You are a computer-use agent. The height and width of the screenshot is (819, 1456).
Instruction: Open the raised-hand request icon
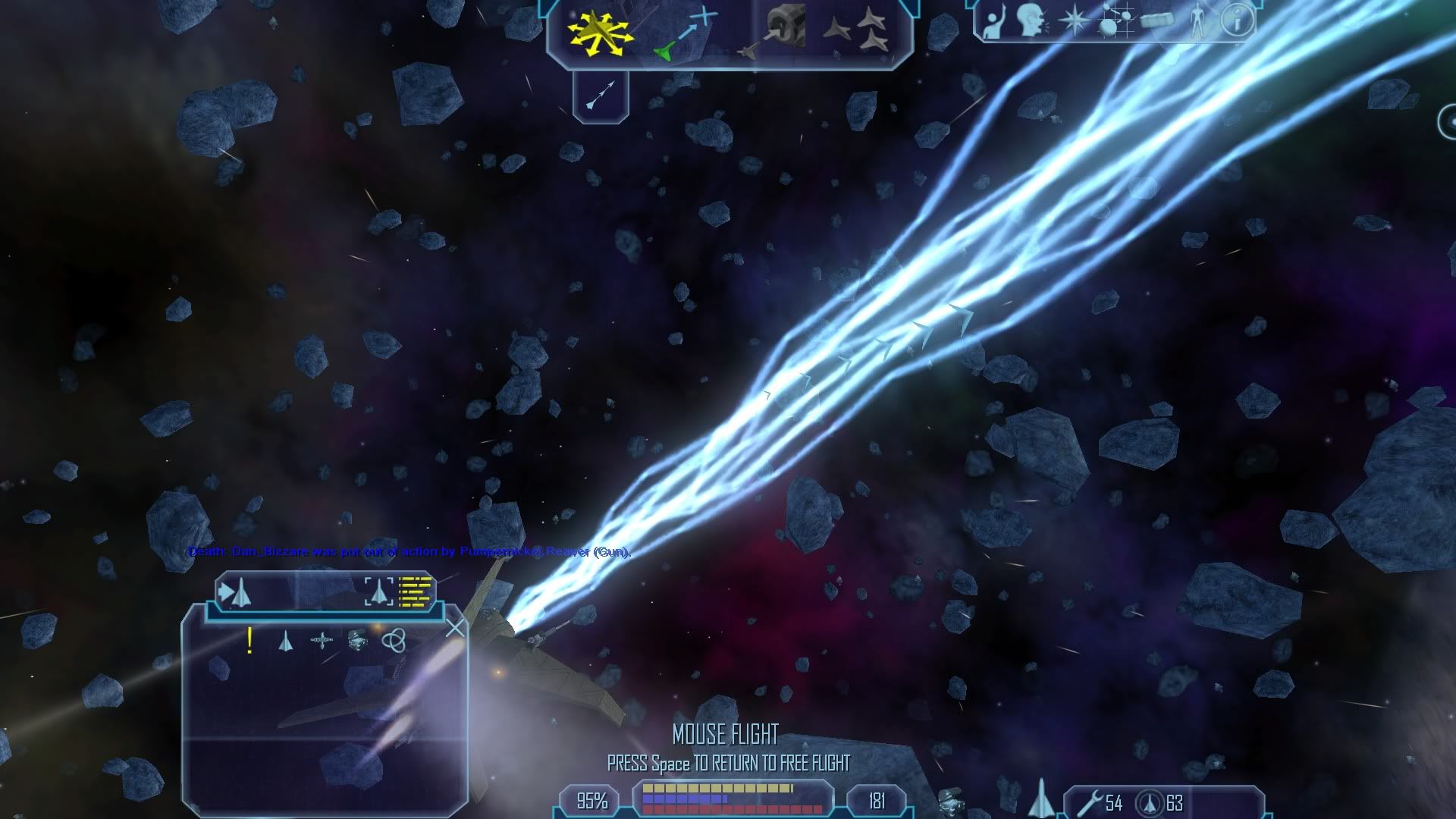pyautogui.click(x=993, y=21)
